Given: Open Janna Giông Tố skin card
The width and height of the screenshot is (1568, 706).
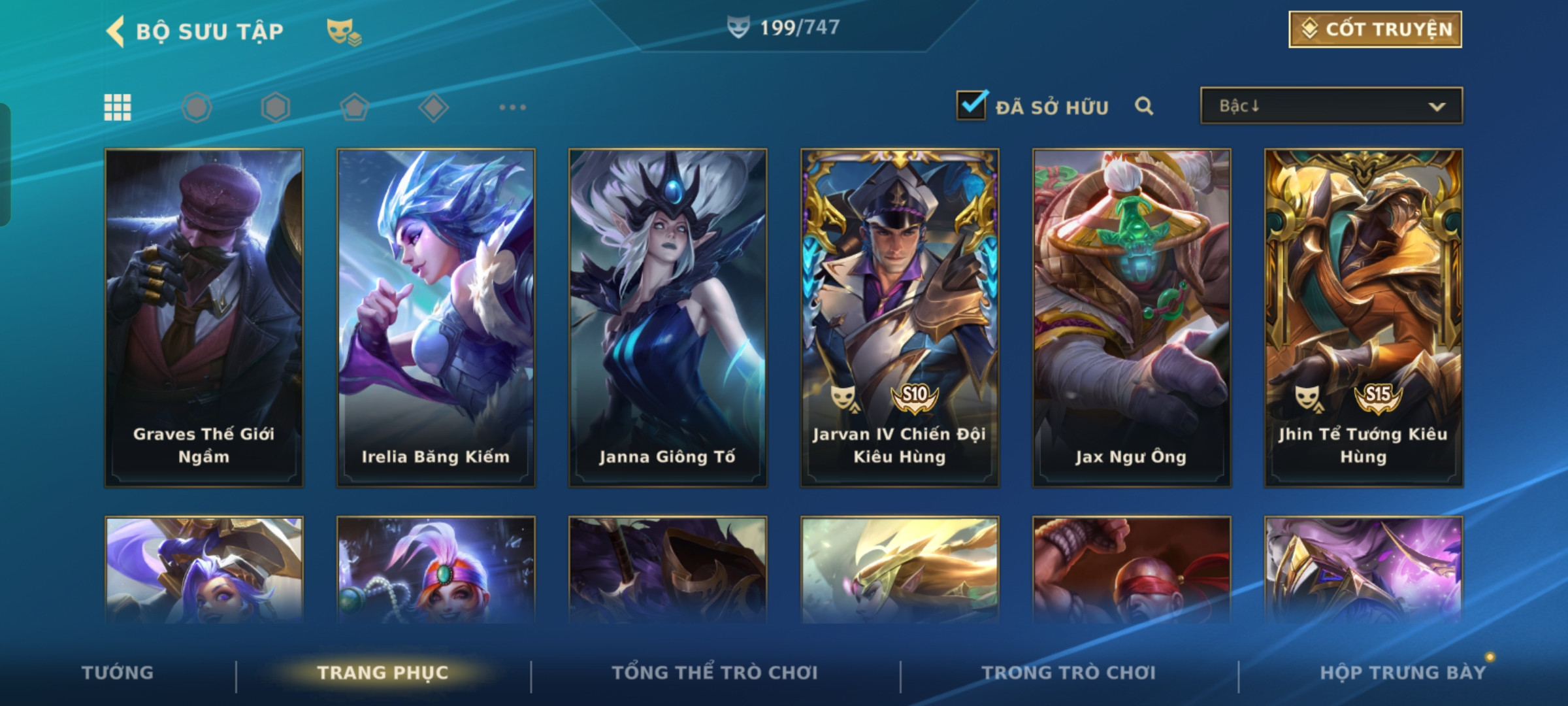Looking at the screenshot, I should coord(668,318).
